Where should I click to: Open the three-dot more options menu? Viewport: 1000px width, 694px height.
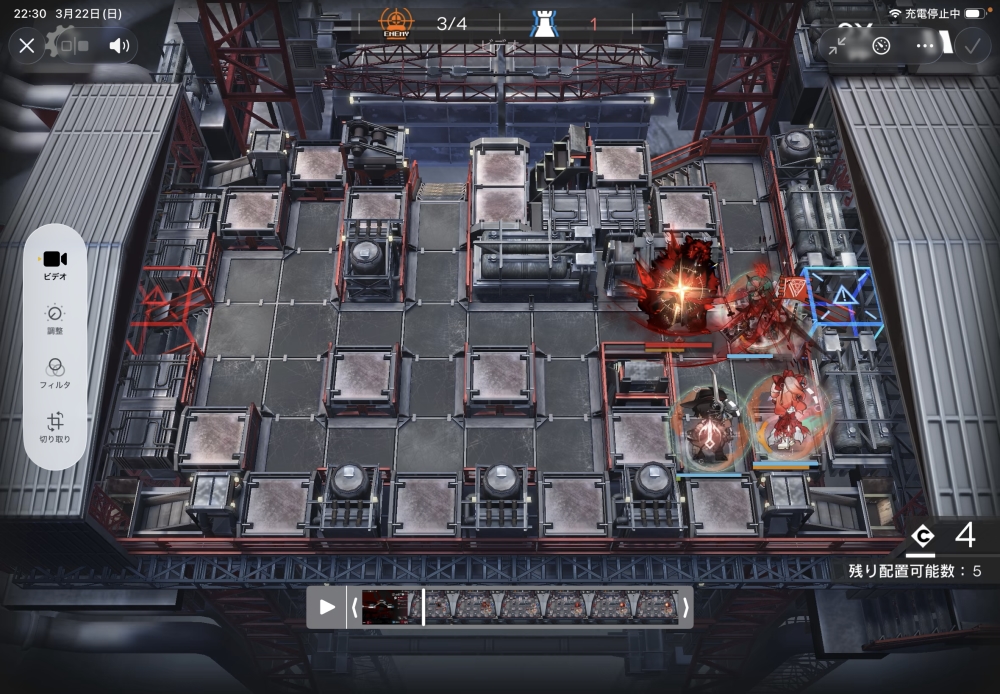coord(926,45)
